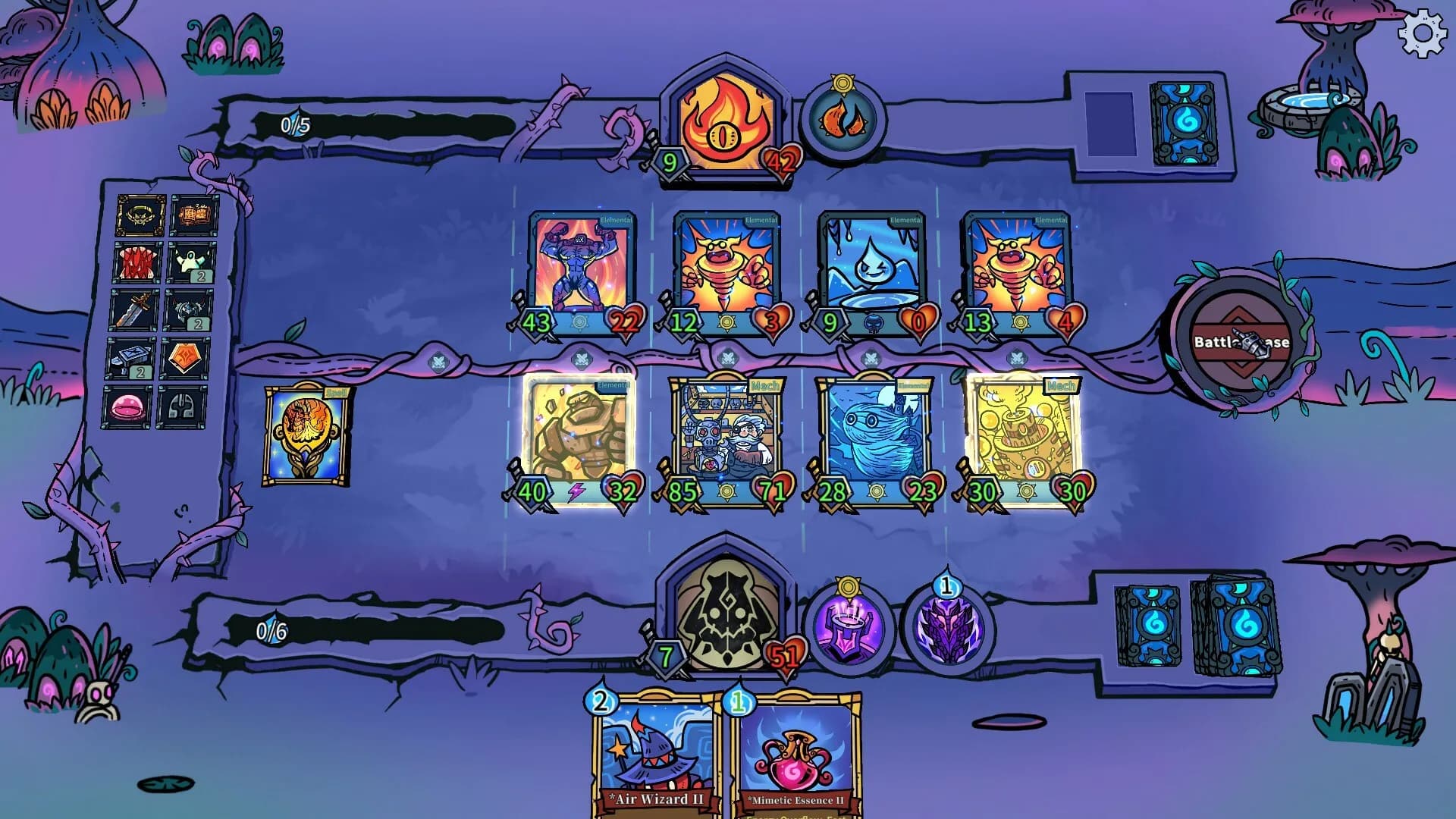The height and width of the screenshot is (819, 1456).
Task: Click the spellbook relic in the inventory
Action: pos(193,214)
